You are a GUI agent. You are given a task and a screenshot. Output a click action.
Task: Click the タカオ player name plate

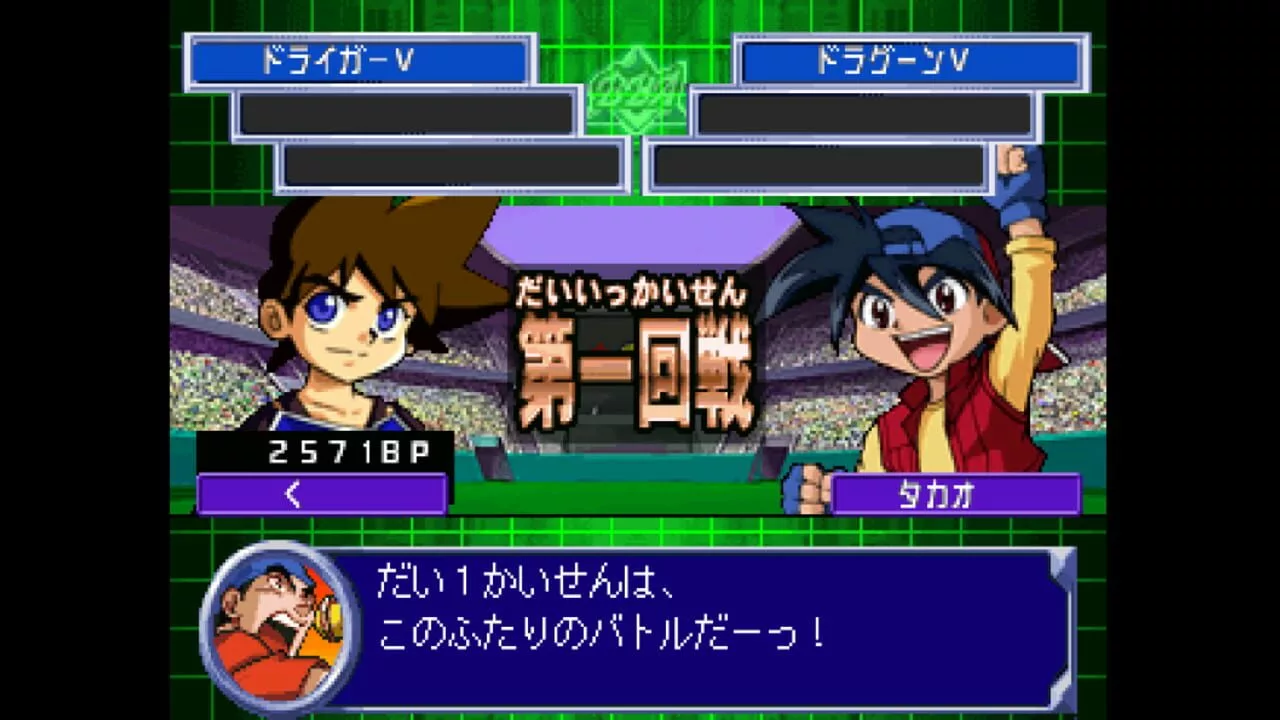(955, 494)
